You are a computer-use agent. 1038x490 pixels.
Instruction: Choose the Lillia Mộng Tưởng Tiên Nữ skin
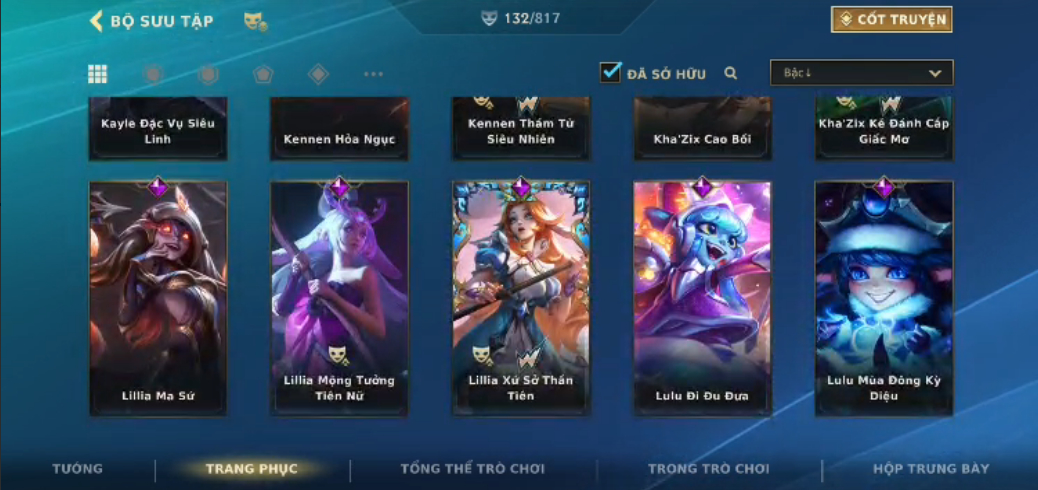[339, 298]
